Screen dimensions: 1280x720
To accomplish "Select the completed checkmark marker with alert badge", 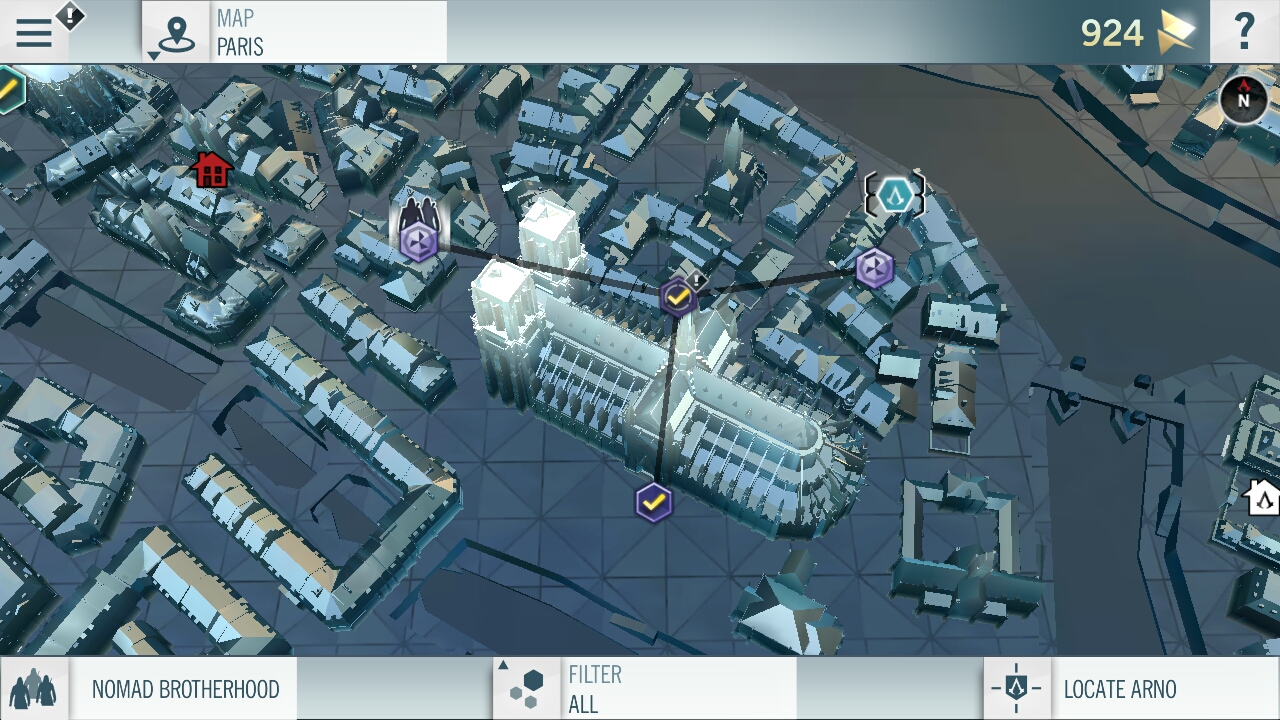I will click(678, 297).
